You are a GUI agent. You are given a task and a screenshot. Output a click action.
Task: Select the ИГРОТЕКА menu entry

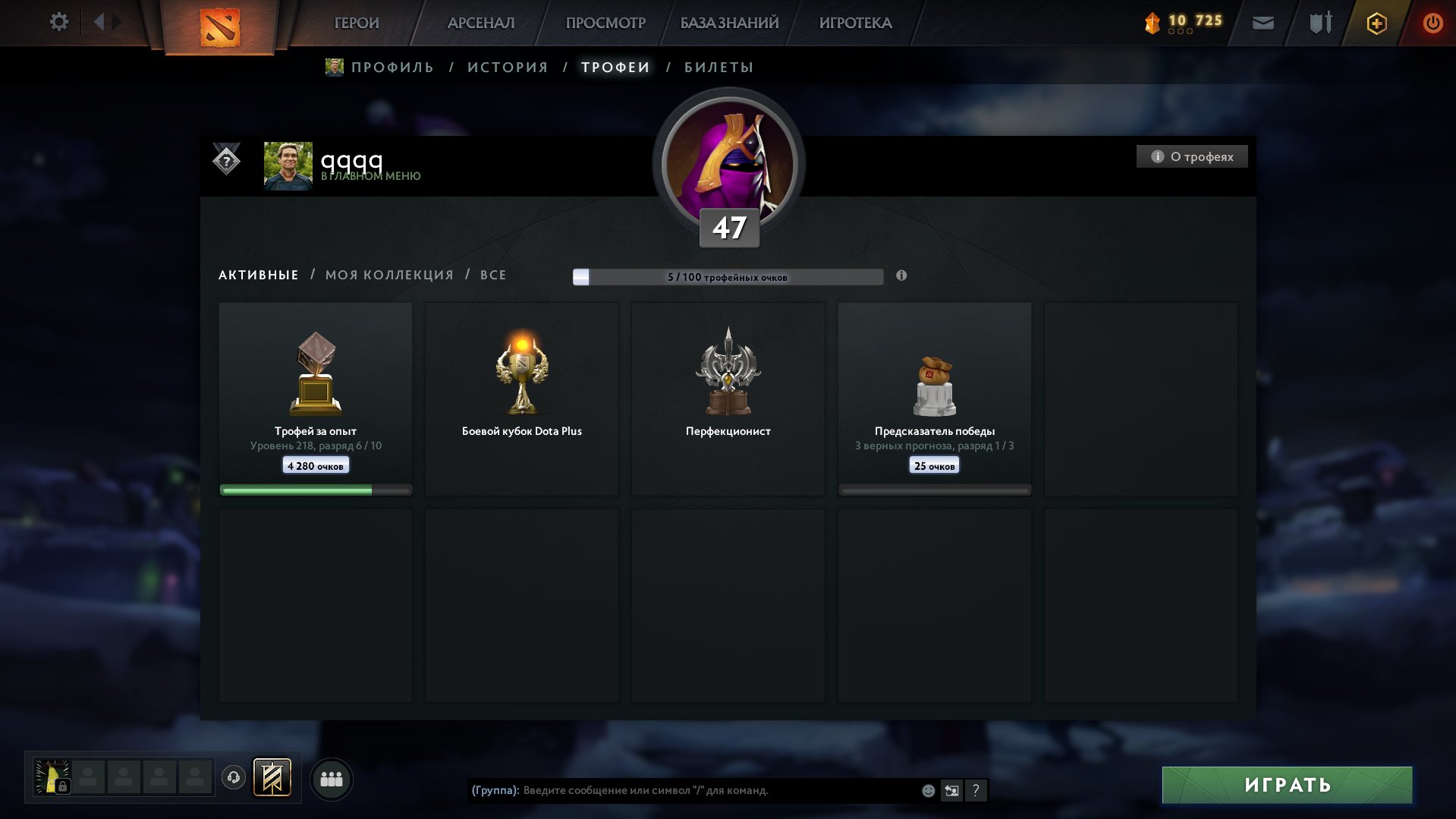pyautogui.click(x=855, y=23)
